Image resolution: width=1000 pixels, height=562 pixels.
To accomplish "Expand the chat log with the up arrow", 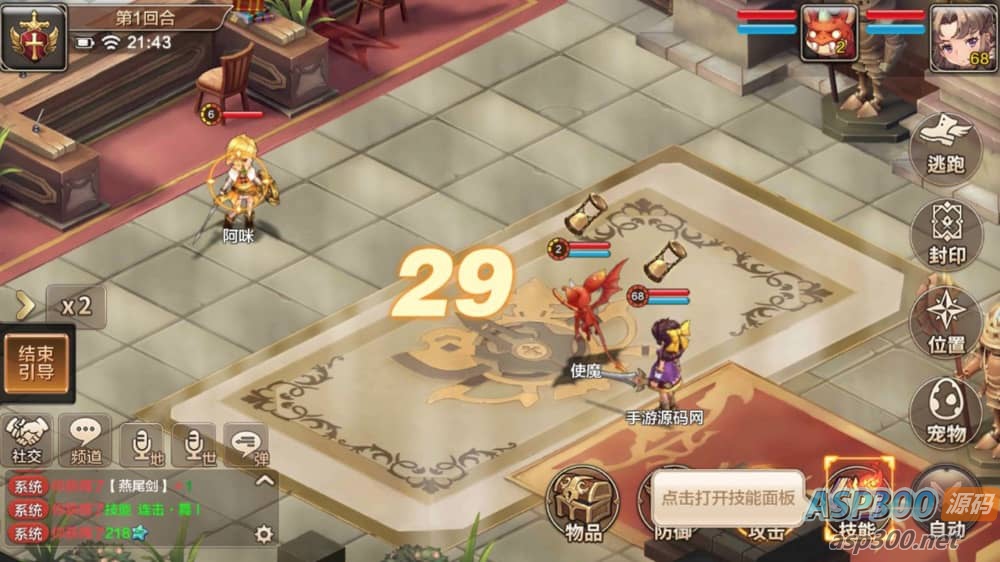I will (x=264, y=480).
